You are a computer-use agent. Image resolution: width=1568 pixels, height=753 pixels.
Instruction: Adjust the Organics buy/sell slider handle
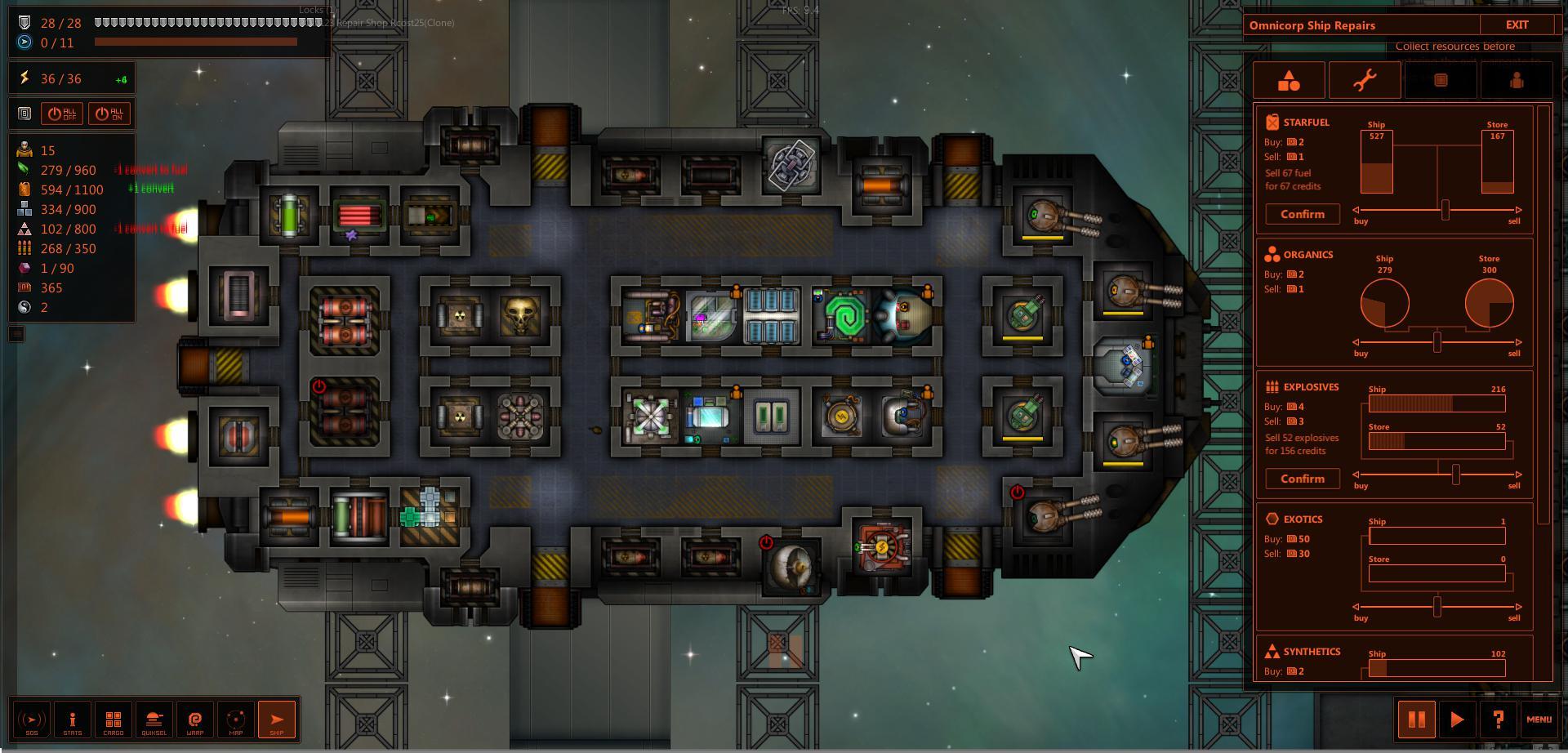point(1437,342)
